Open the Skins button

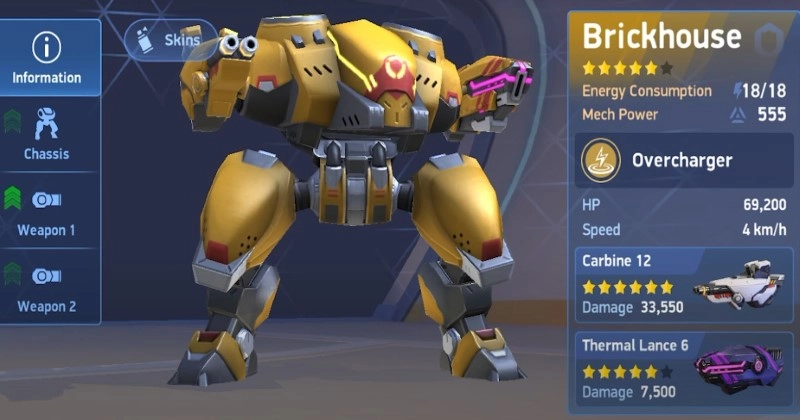pyautogui.click(x=165, y=41)
